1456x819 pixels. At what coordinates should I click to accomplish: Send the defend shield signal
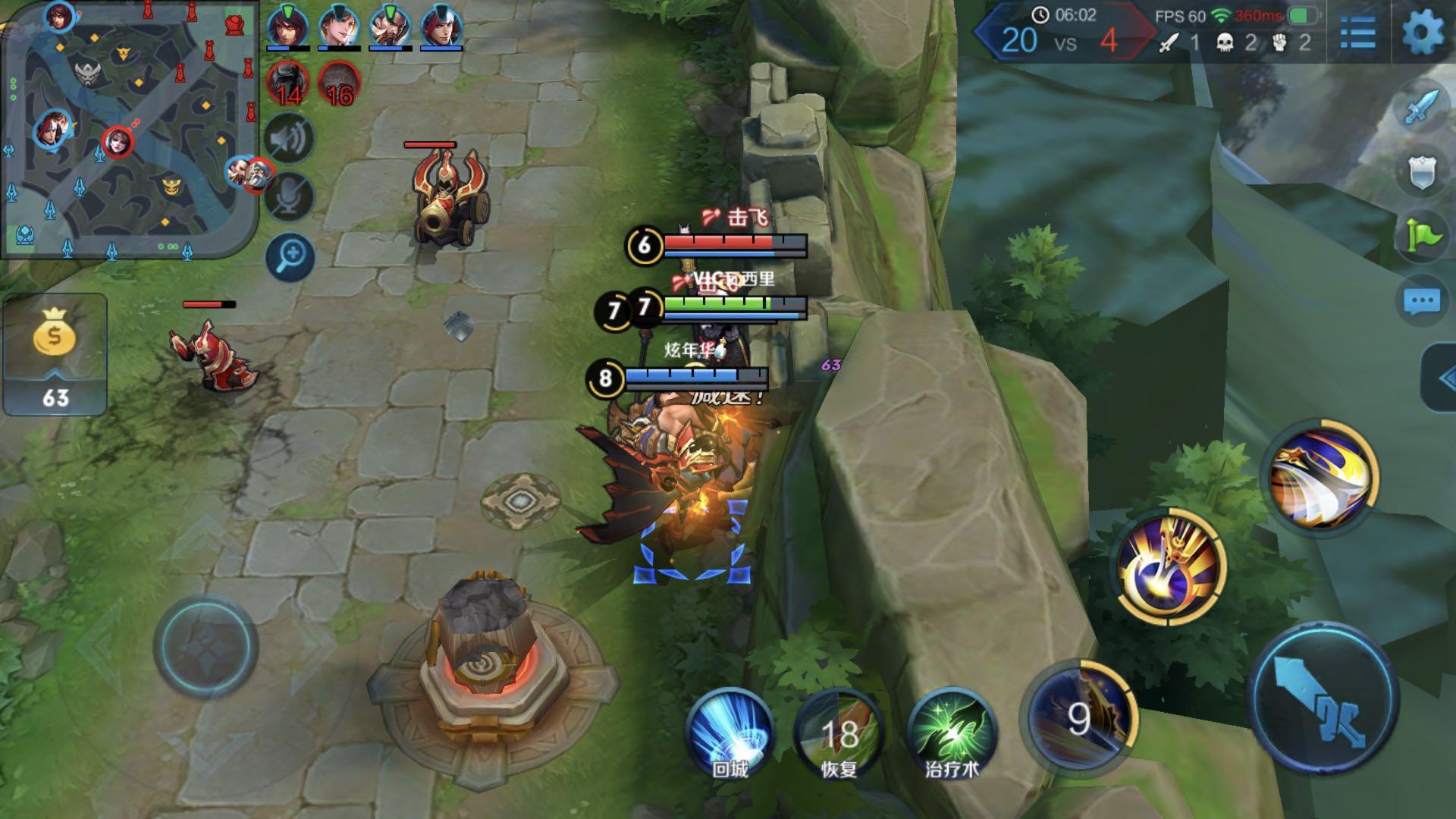click(x=1421, y=173)
